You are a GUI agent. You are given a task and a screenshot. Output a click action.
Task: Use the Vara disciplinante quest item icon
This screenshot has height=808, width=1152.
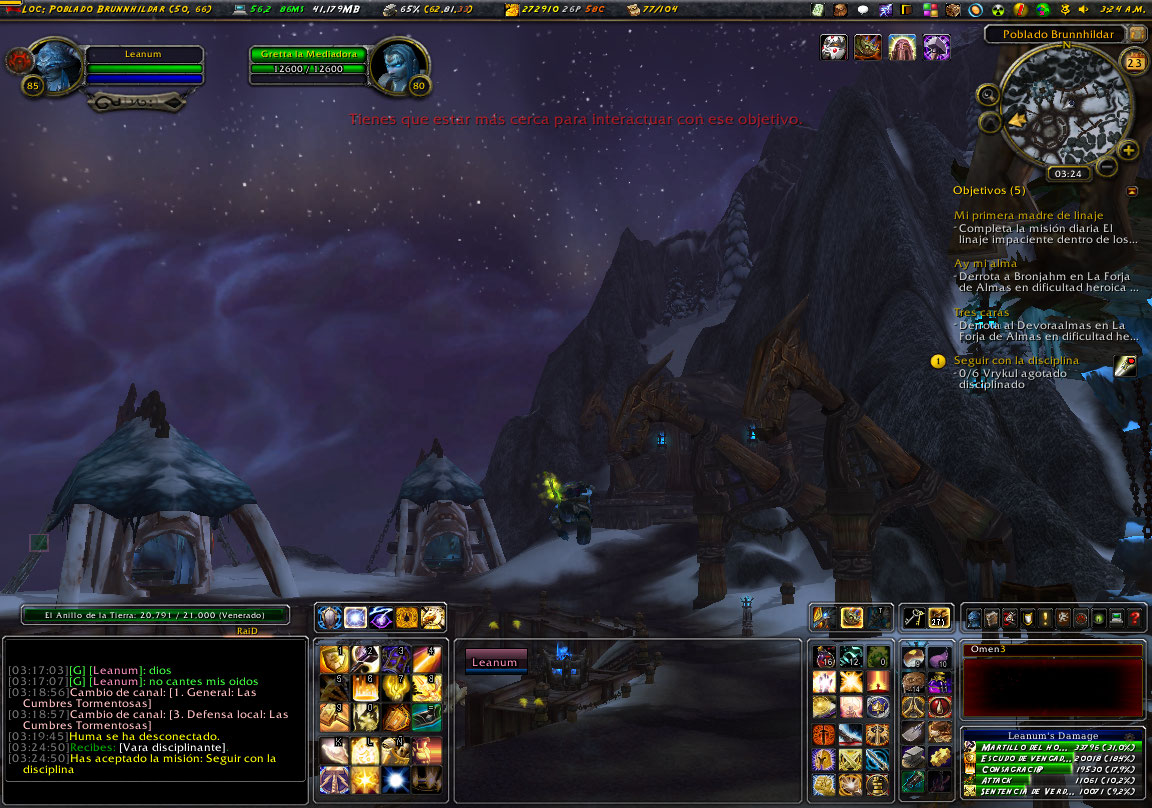[1125, 366]
